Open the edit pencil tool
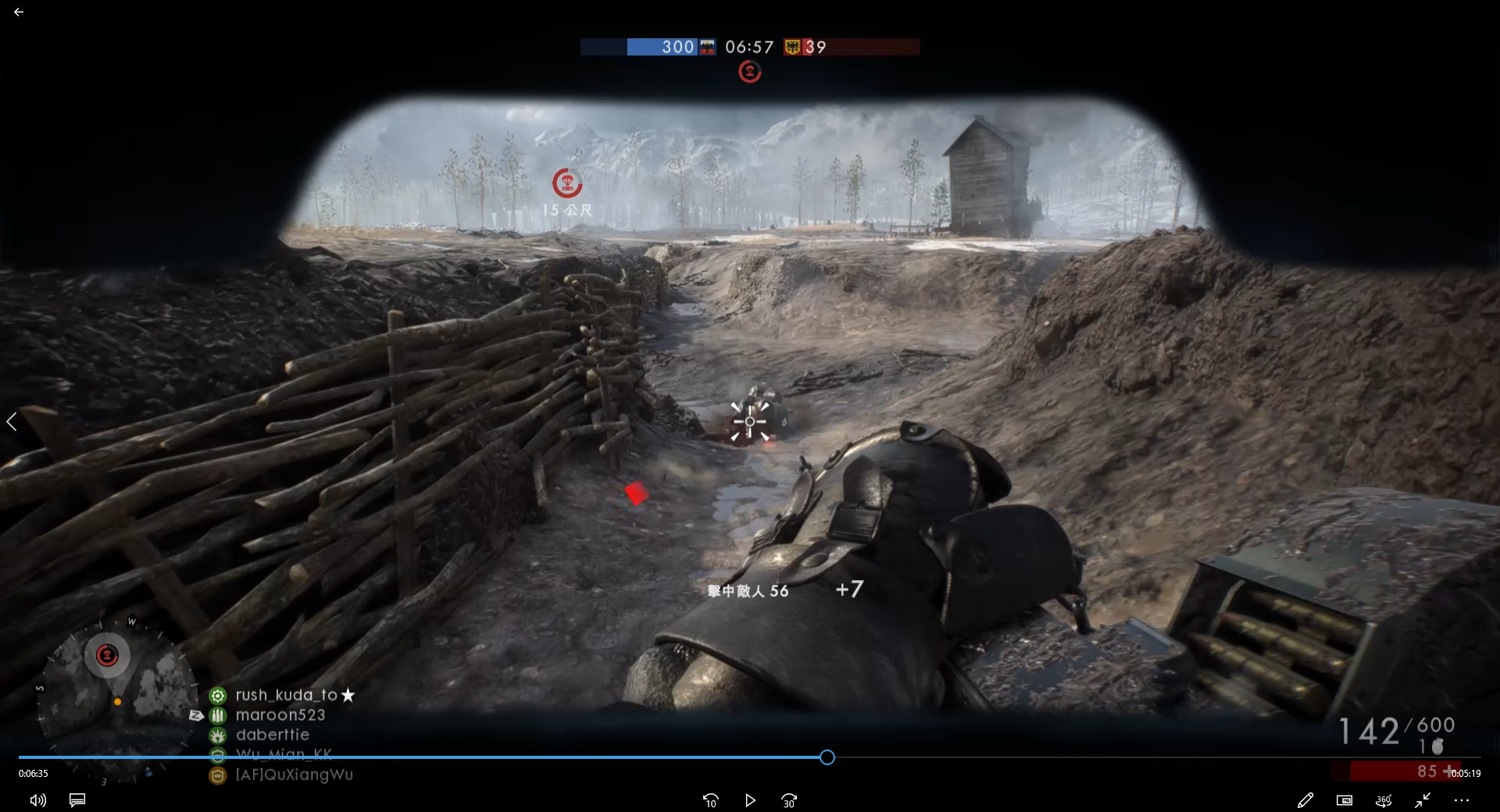Screen dimensions: 1500x812 (x=1305, y=800)
